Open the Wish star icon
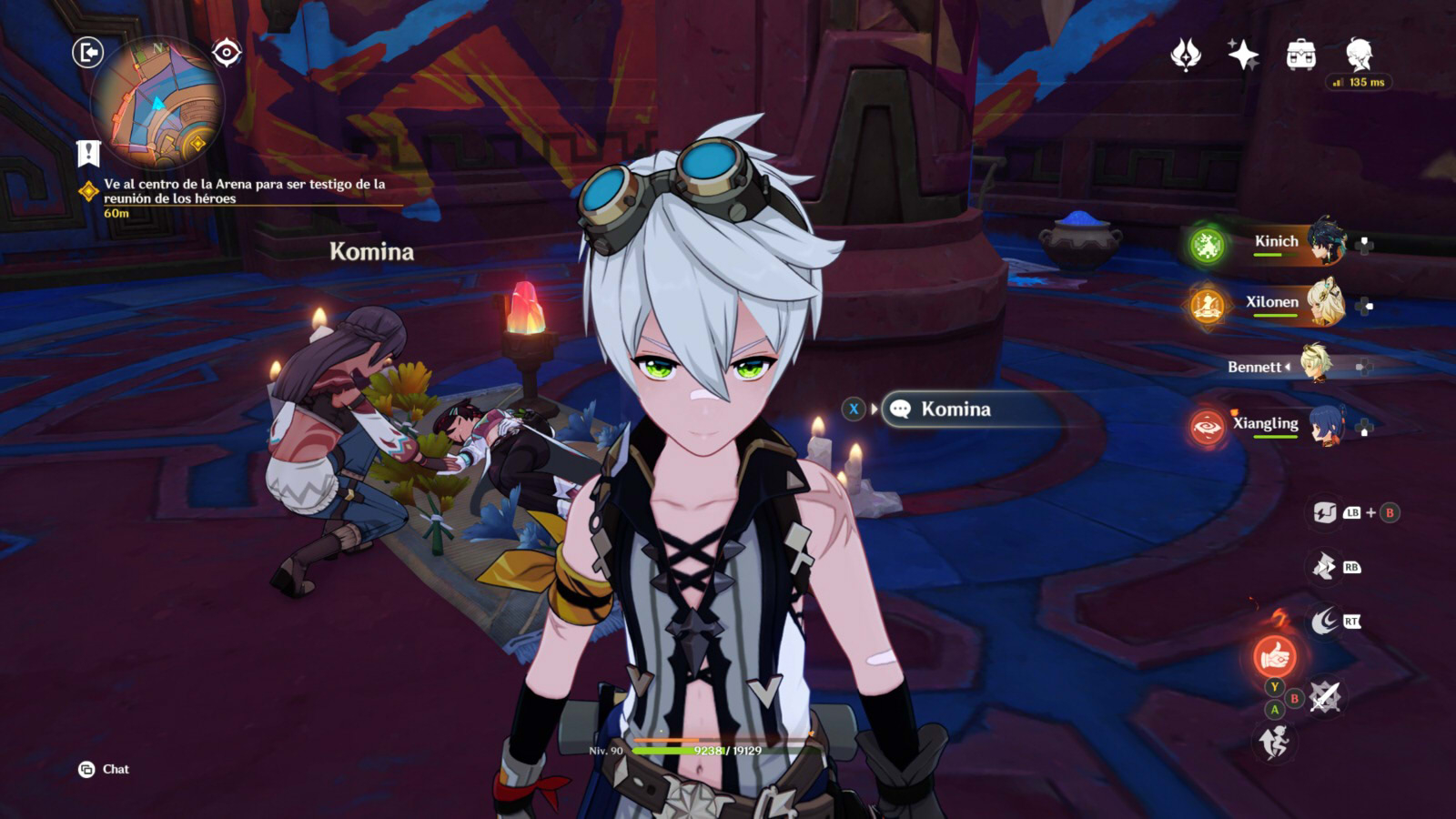1456x819 pixels. tap(1242, 56)
